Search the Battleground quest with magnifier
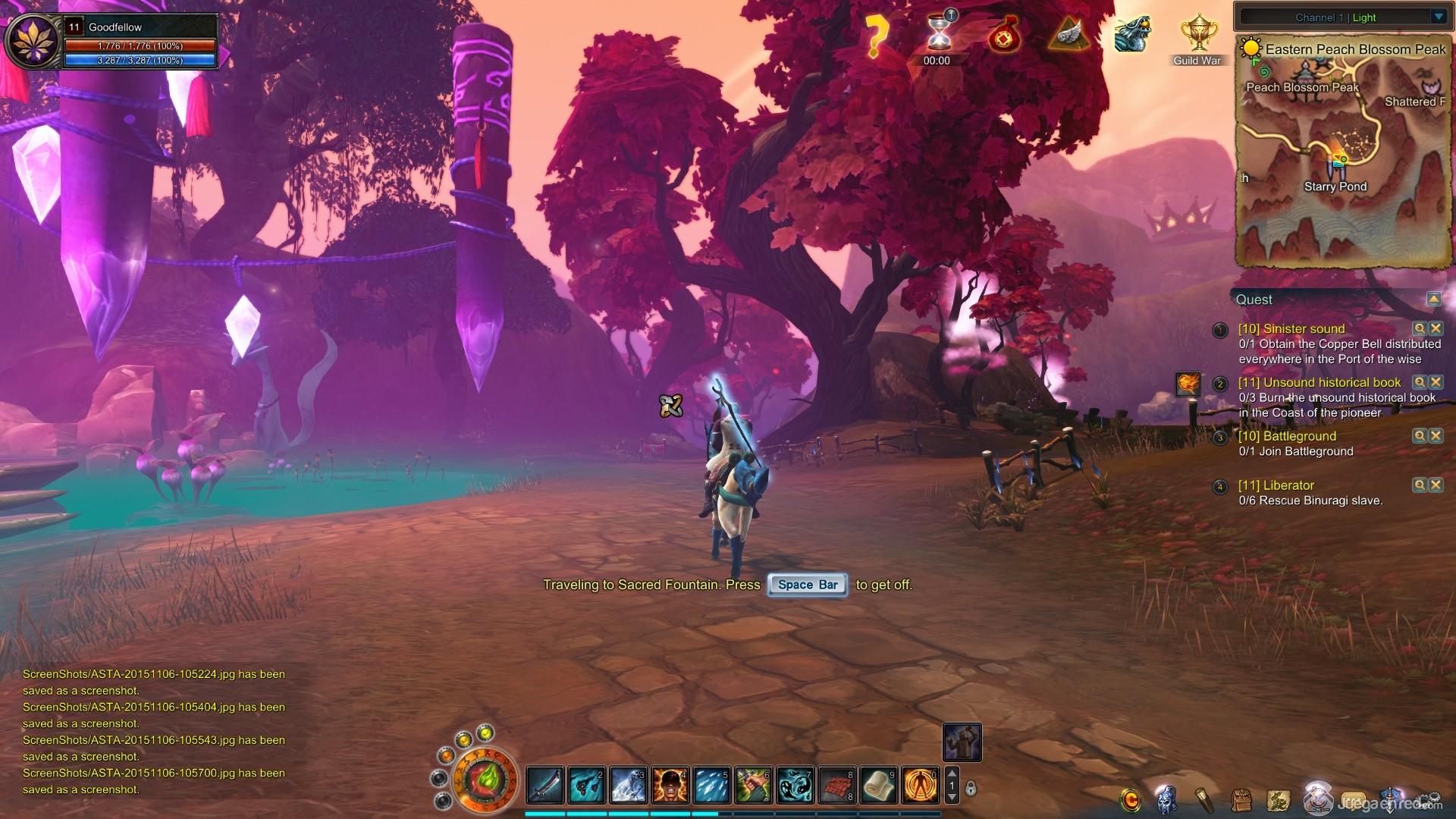 (x=1419, y=436)
